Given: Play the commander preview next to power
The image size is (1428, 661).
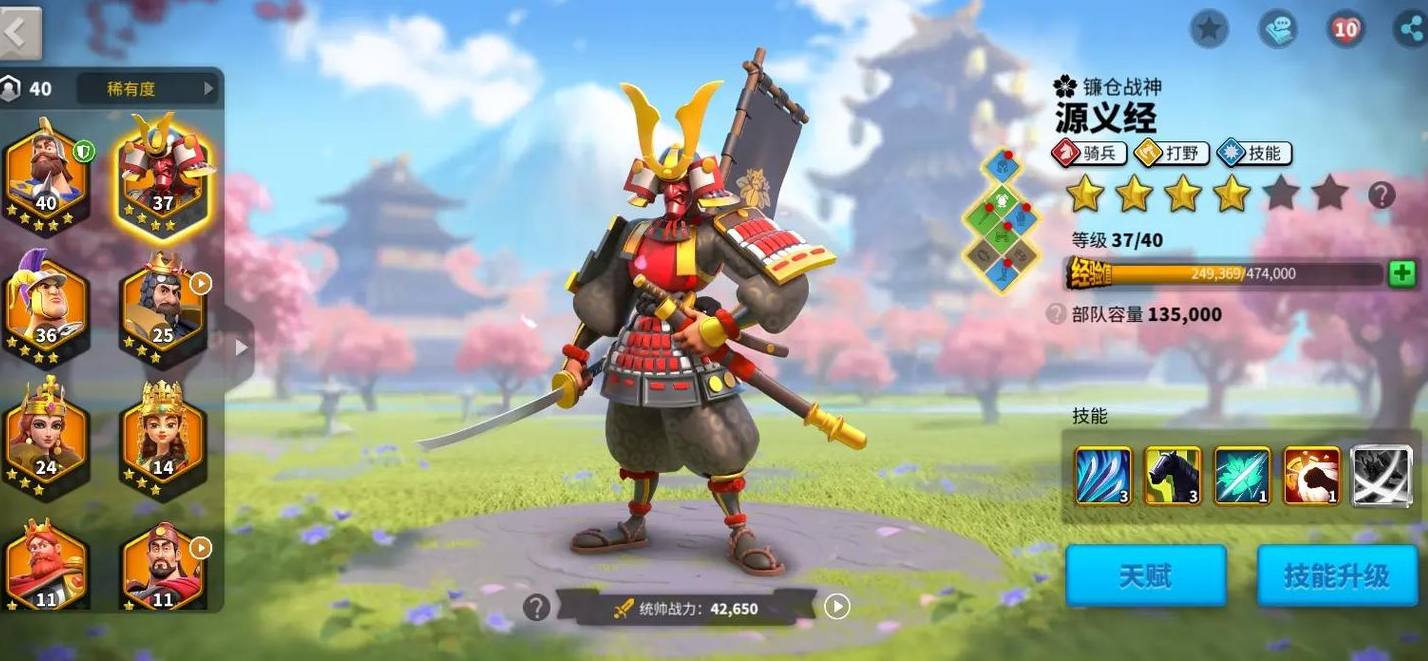Looking at the screenshot, I should click(x=837, y=606).
